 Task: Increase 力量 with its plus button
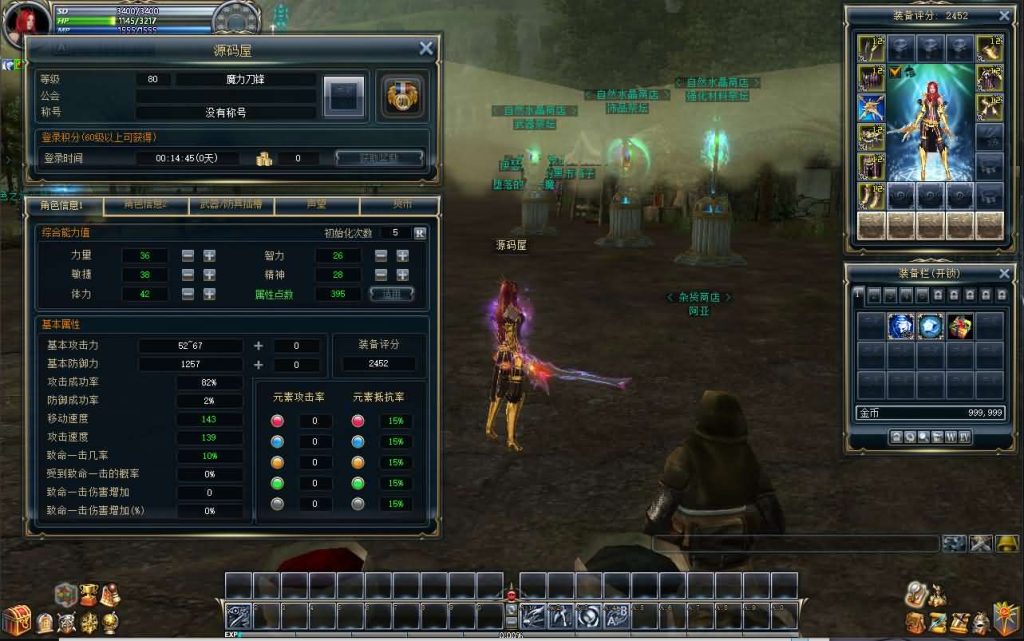pyautogui.click(x=209, y=255)
